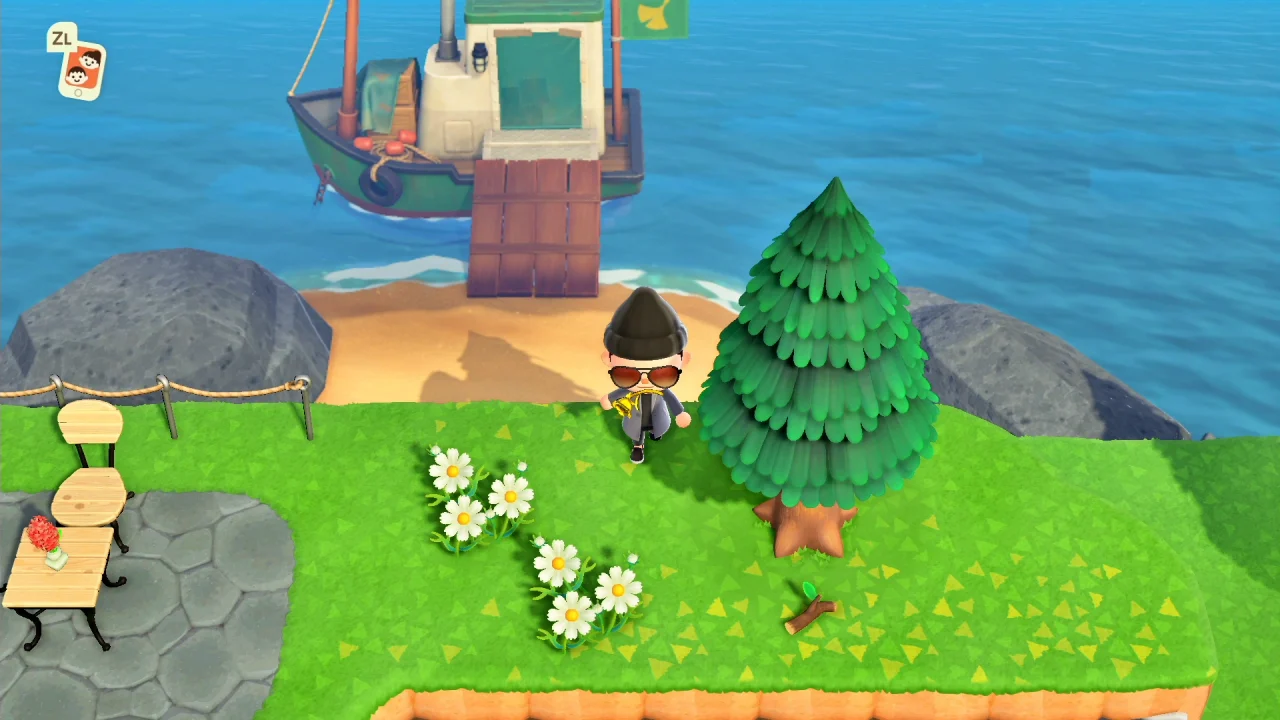Image resolution: width=1280 pixels, height=720 pixels.
Task: Click the player character wearing sunglasses
Action: (x=645, y=380)
